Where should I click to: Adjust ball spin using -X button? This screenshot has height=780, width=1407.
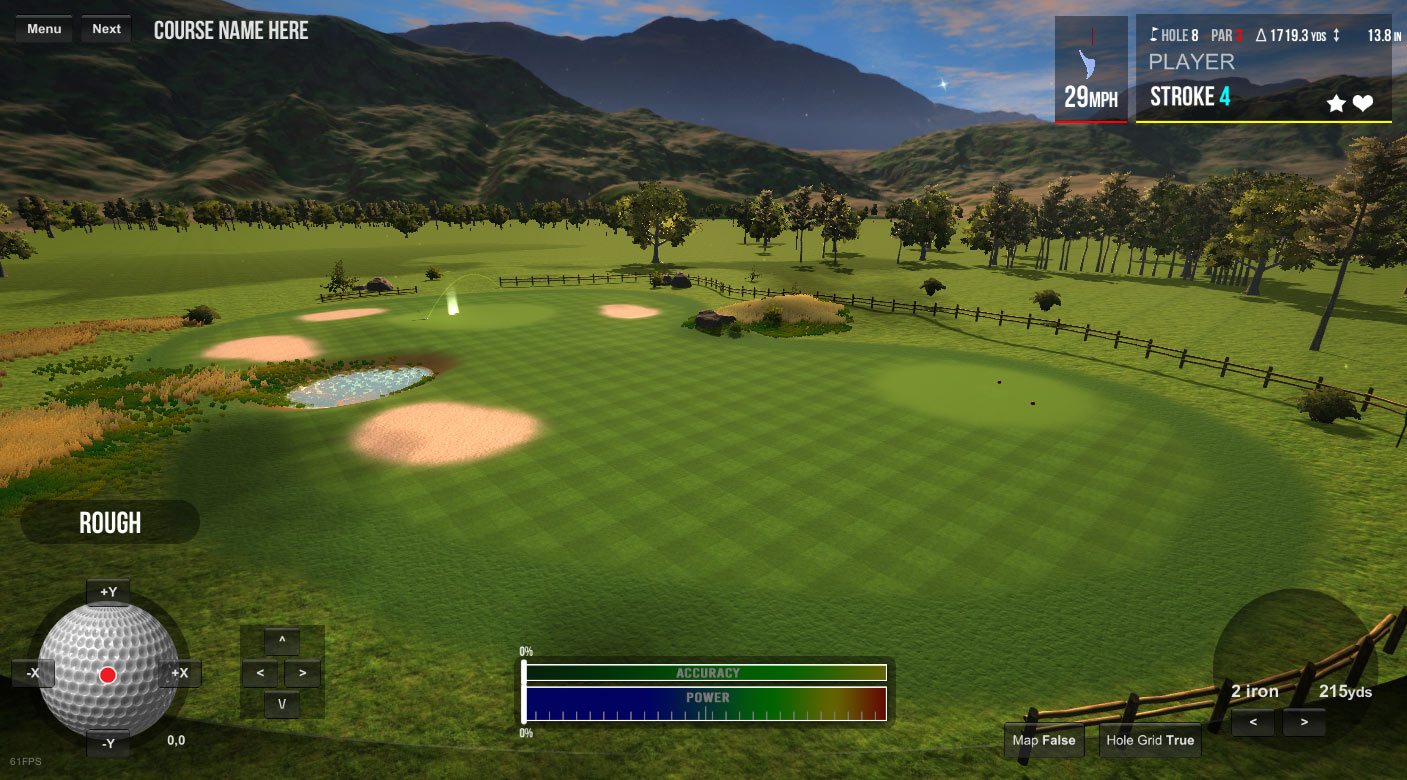pyautogui.click(x=32, y=673)
